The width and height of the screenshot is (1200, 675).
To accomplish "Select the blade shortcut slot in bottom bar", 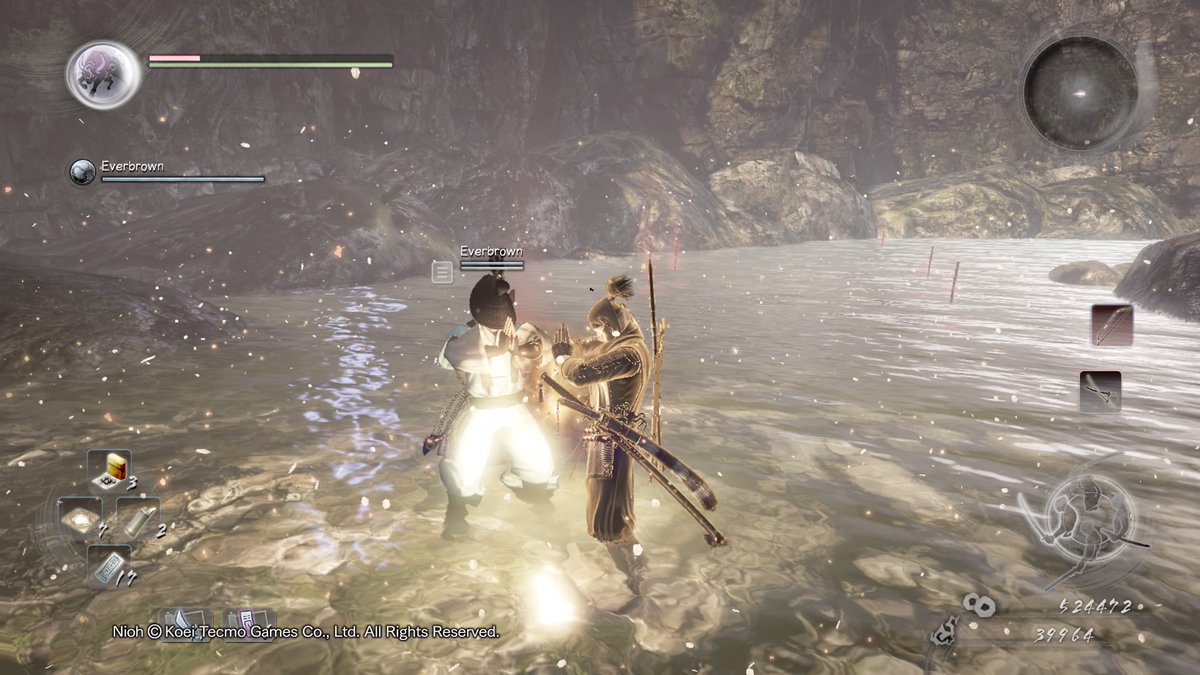I will tap(185, 622).
